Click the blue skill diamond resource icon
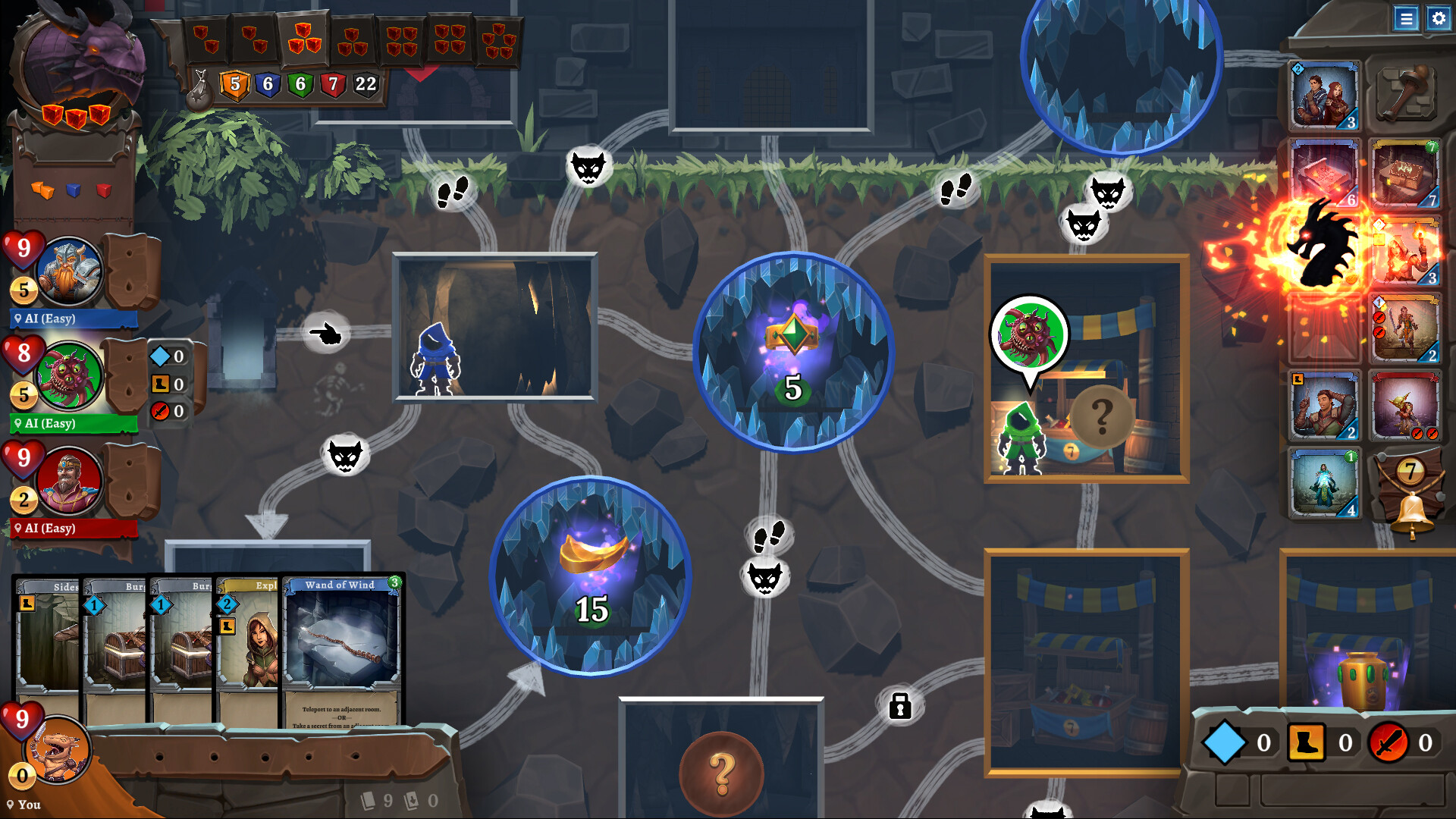Image resolution: width=1456 pixels, height=819 pixels. 1228,742
